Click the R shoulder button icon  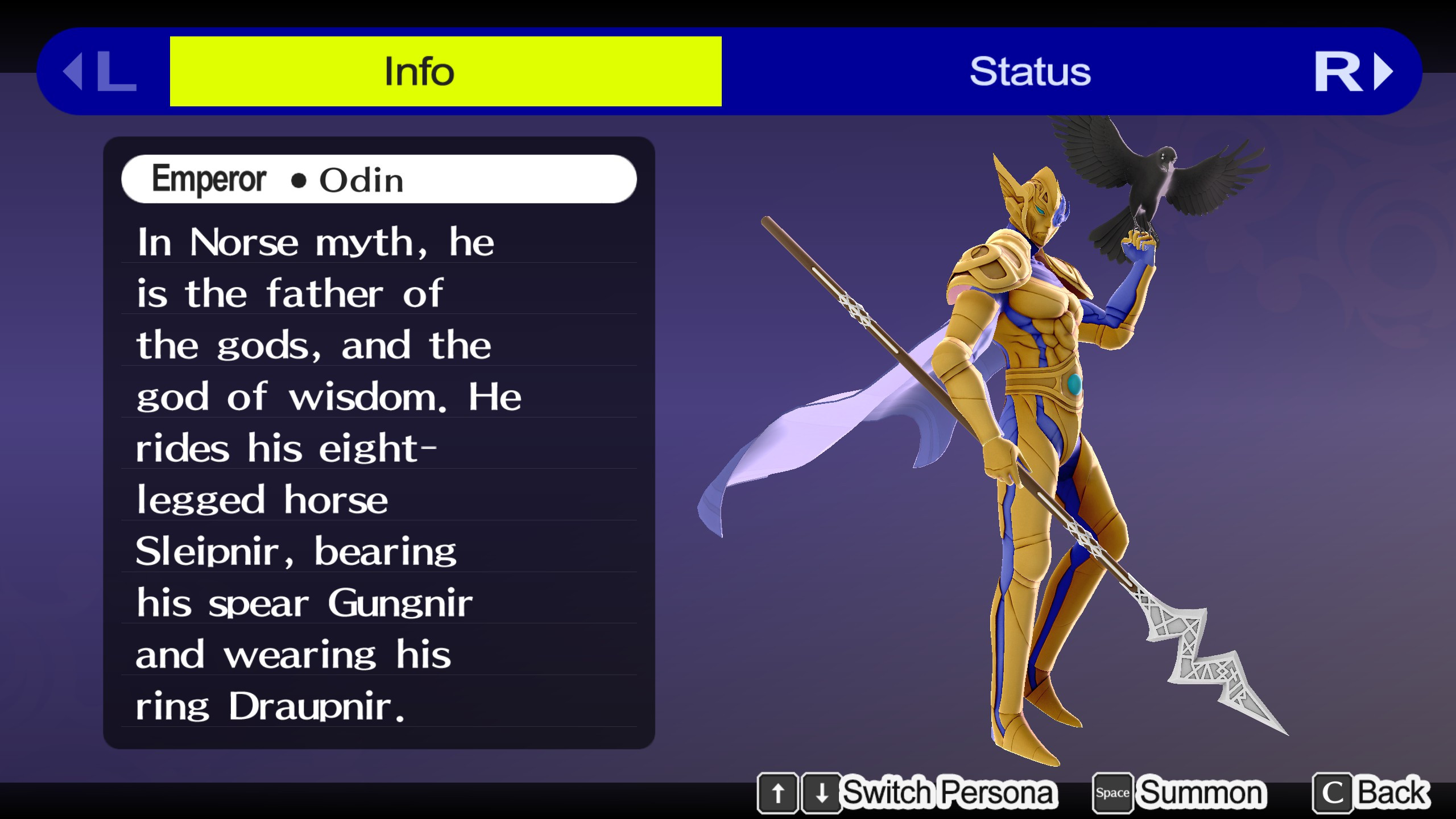1338,71
